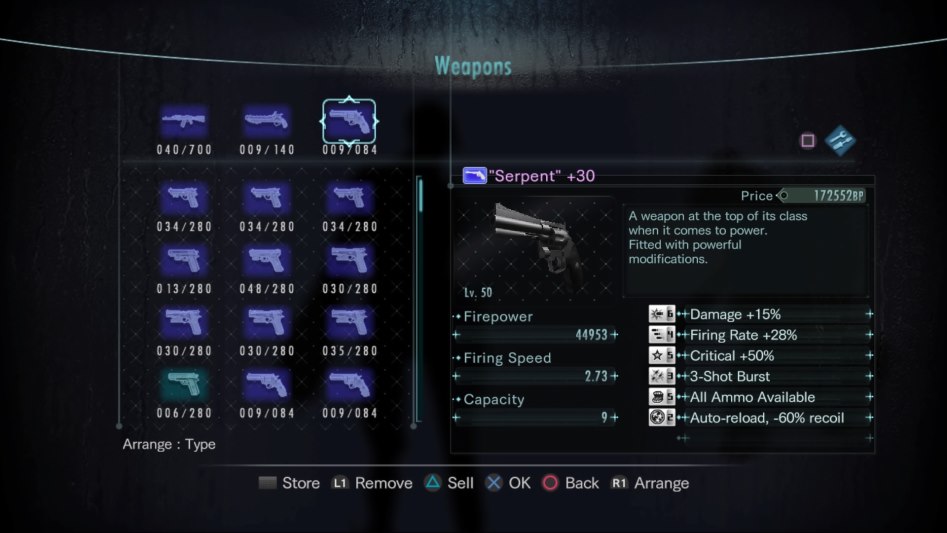Click the Arrange : Type sorting label
Viewport: 947px width, 533px height.
pos(169,444)
